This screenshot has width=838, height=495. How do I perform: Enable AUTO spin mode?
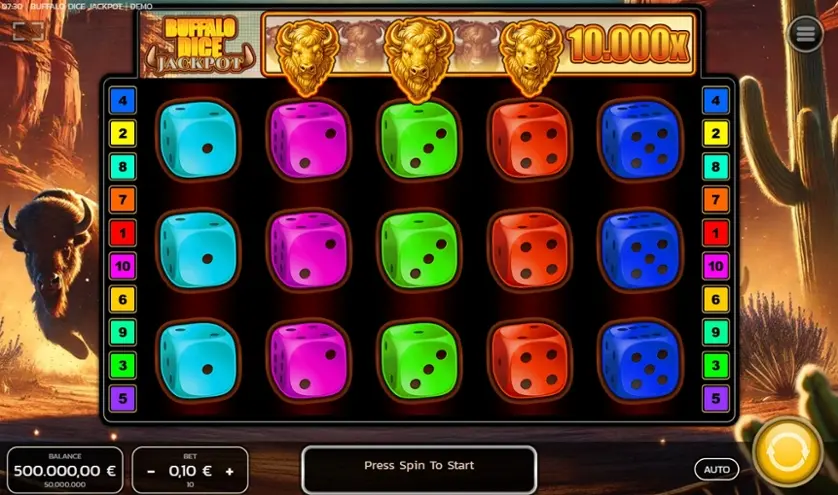[x=716, y=469]
